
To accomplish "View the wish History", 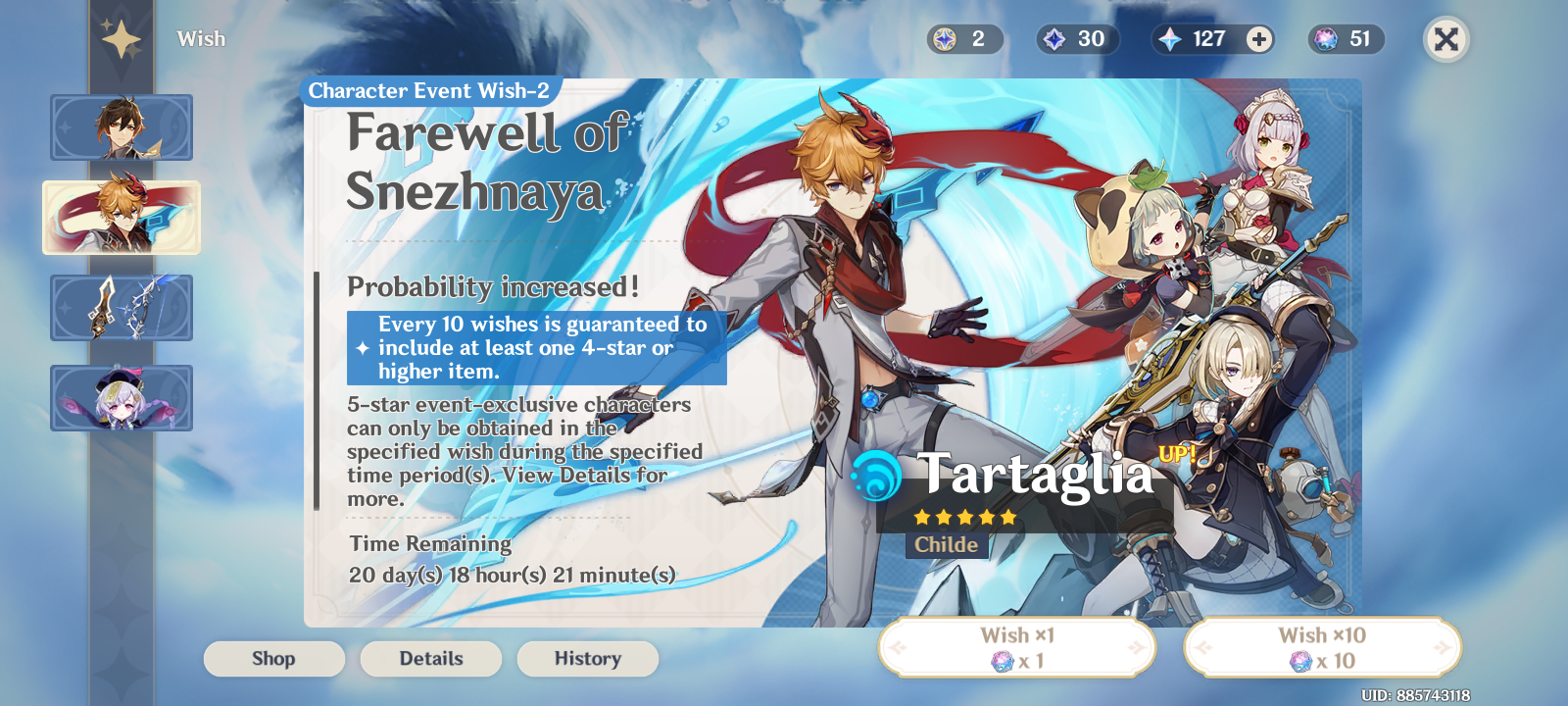I will [587, 658].
